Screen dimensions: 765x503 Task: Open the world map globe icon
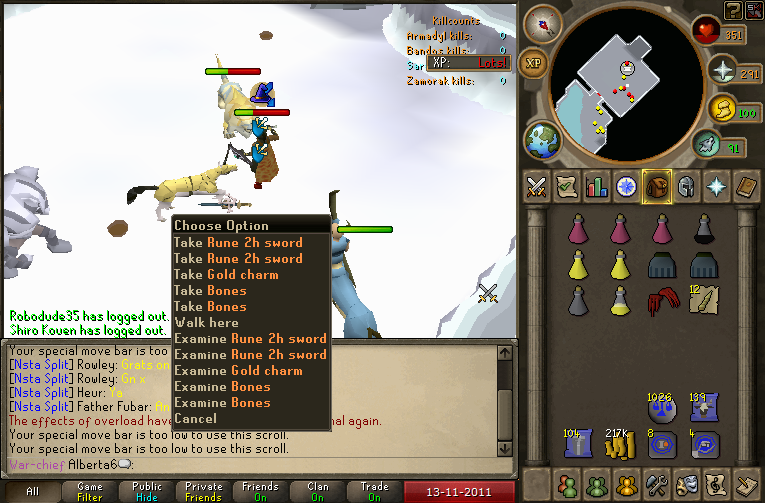[x=543, y=139]
